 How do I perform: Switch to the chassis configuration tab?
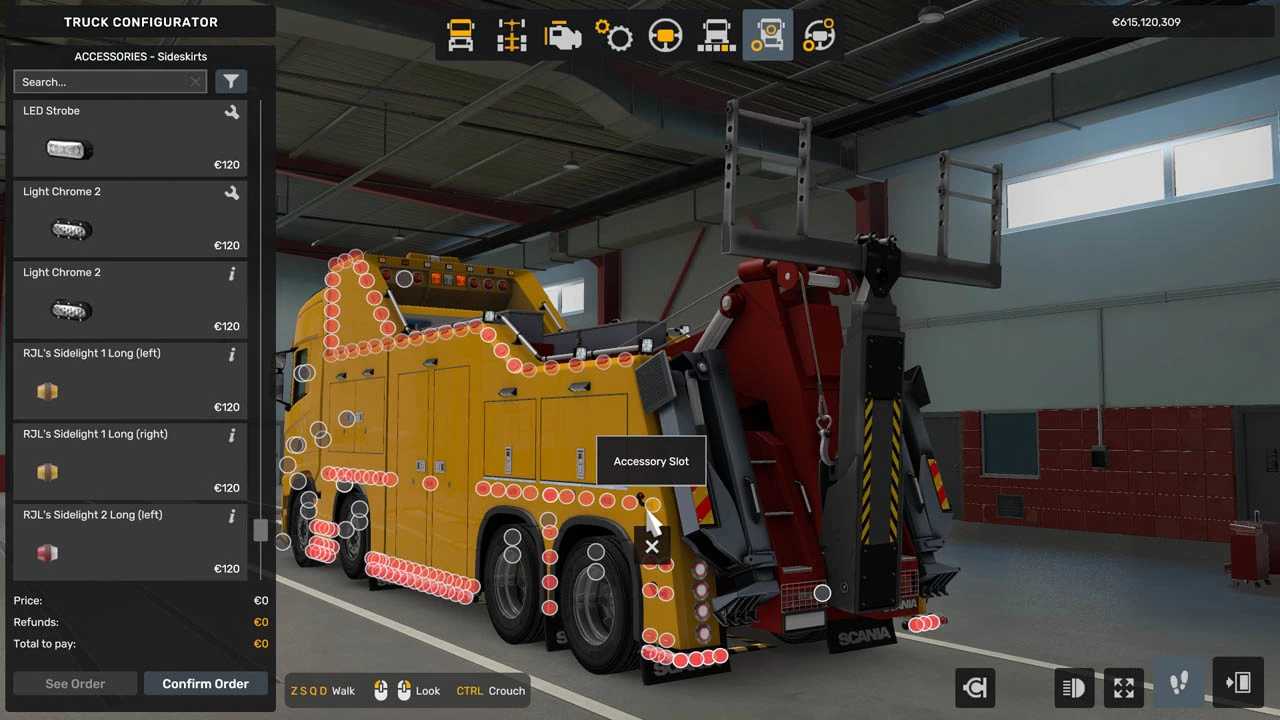pyautogui.click(x=512, y=36)
